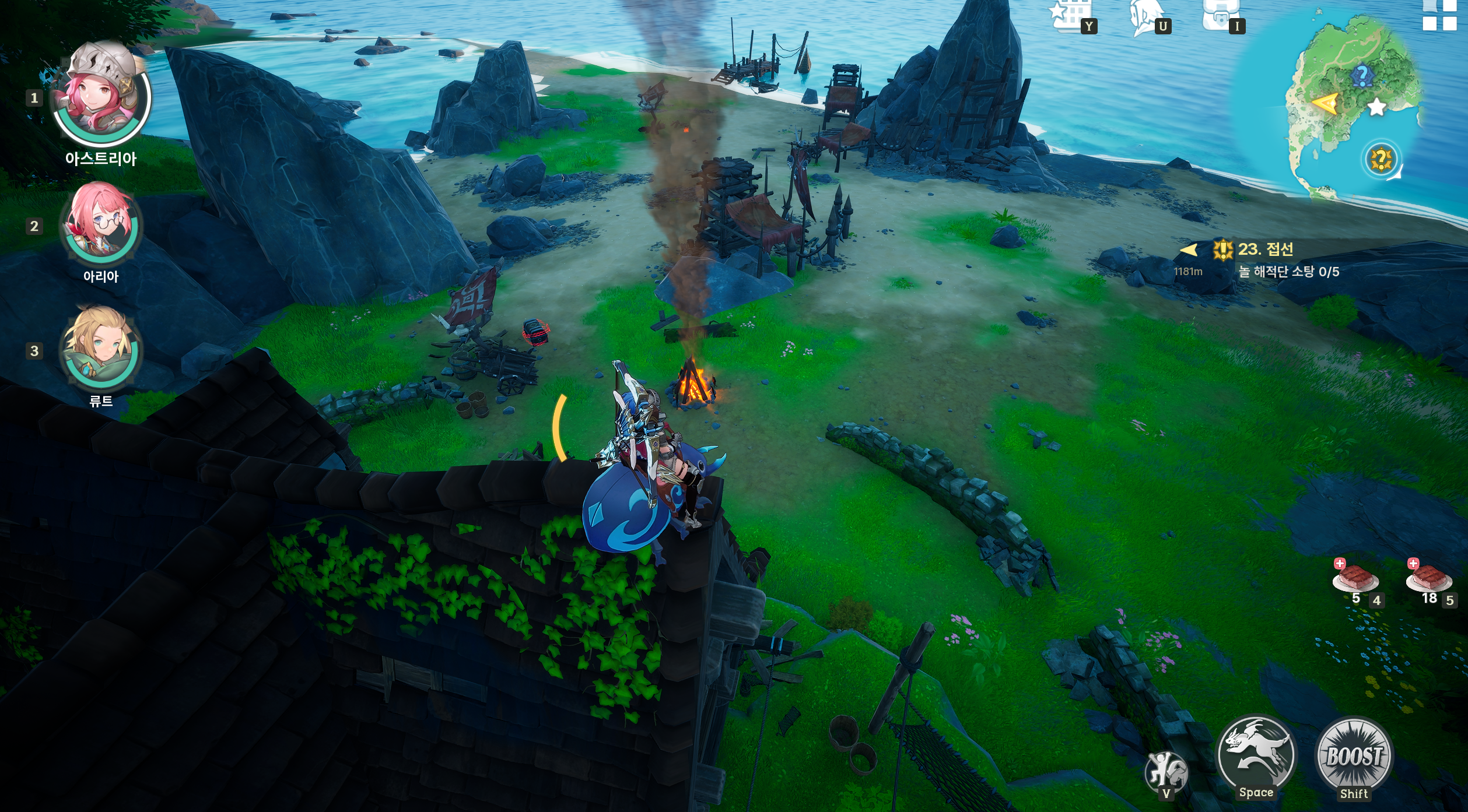Viewport: 1468px width, 812px height.
Task: Switch to party member Aria's portrait
Action: point(101,224)
